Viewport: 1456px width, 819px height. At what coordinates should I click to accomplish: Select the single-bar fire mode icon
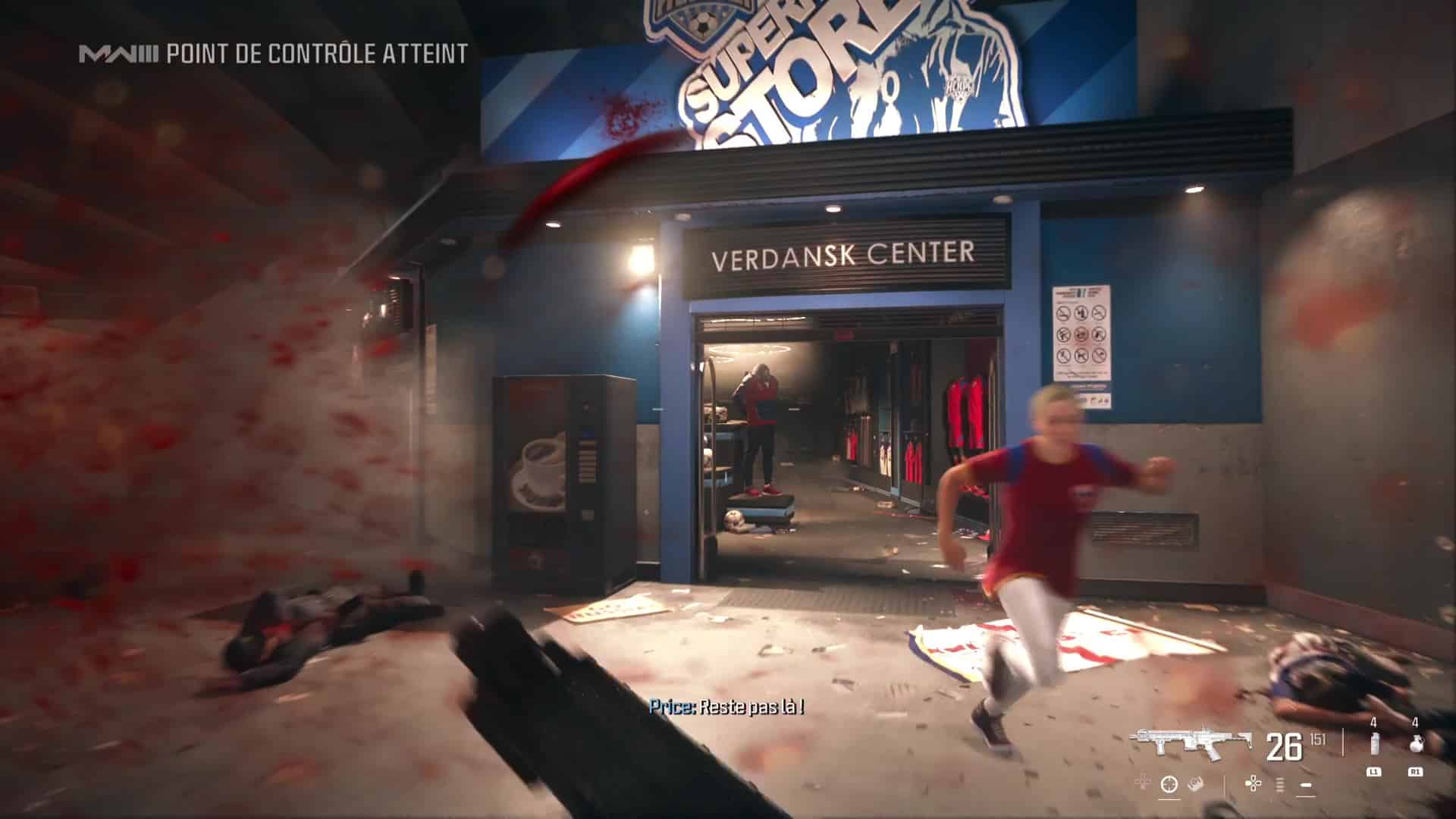click(x=1306, y=784)
